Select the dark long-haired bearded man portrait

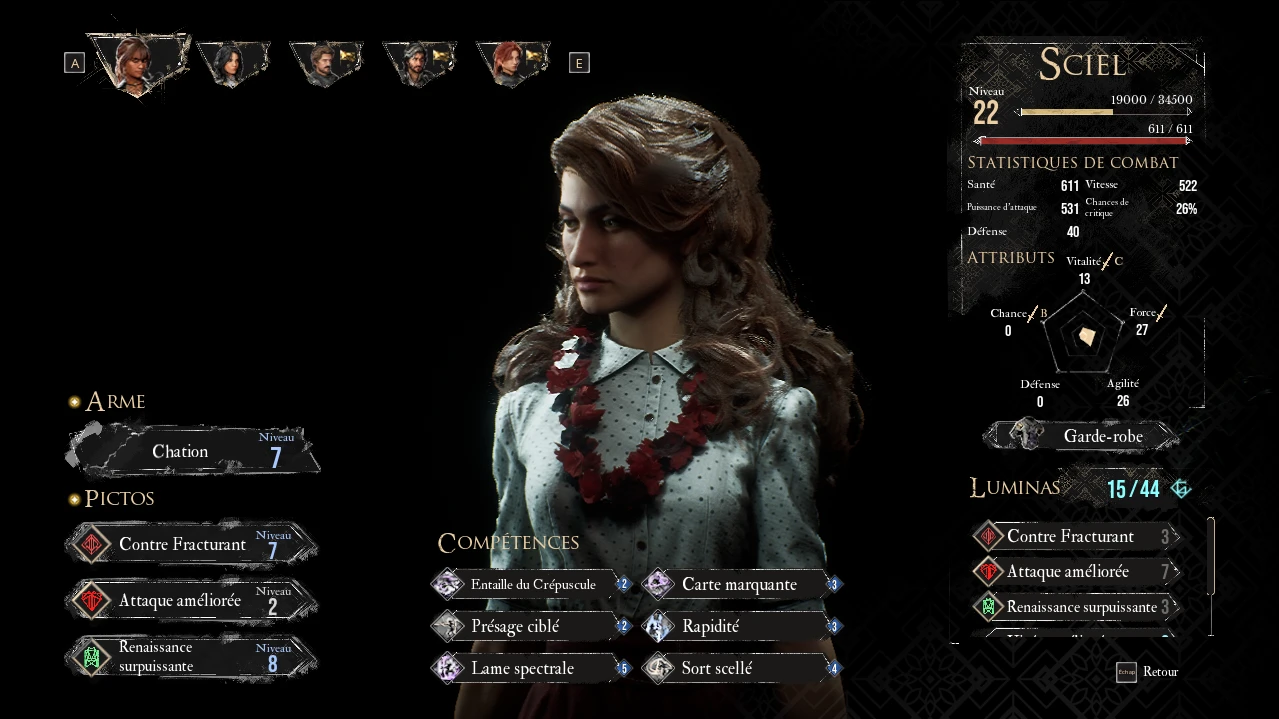418,63
